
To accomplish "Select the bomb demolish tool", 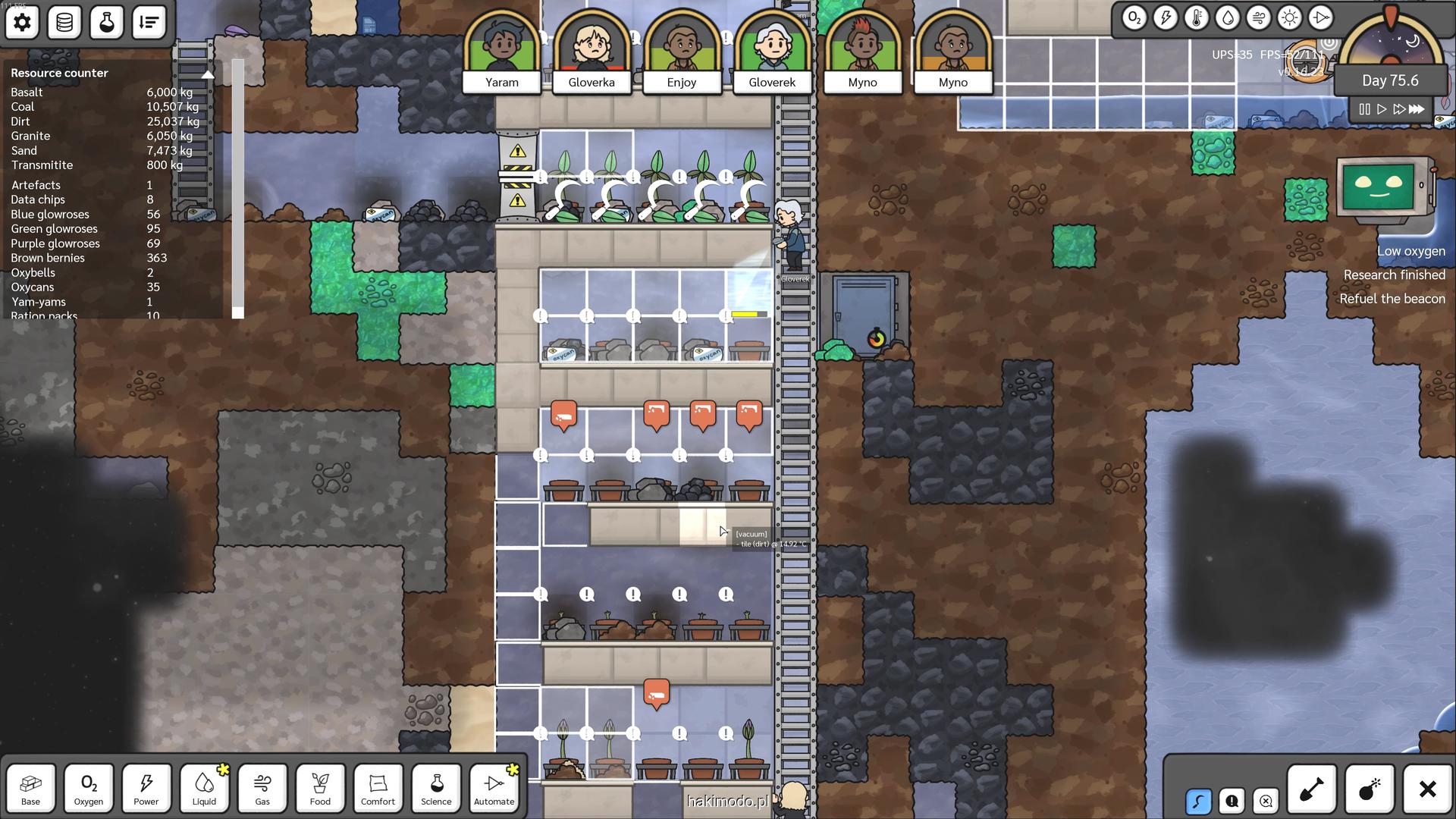I will tap(1370, 789).
